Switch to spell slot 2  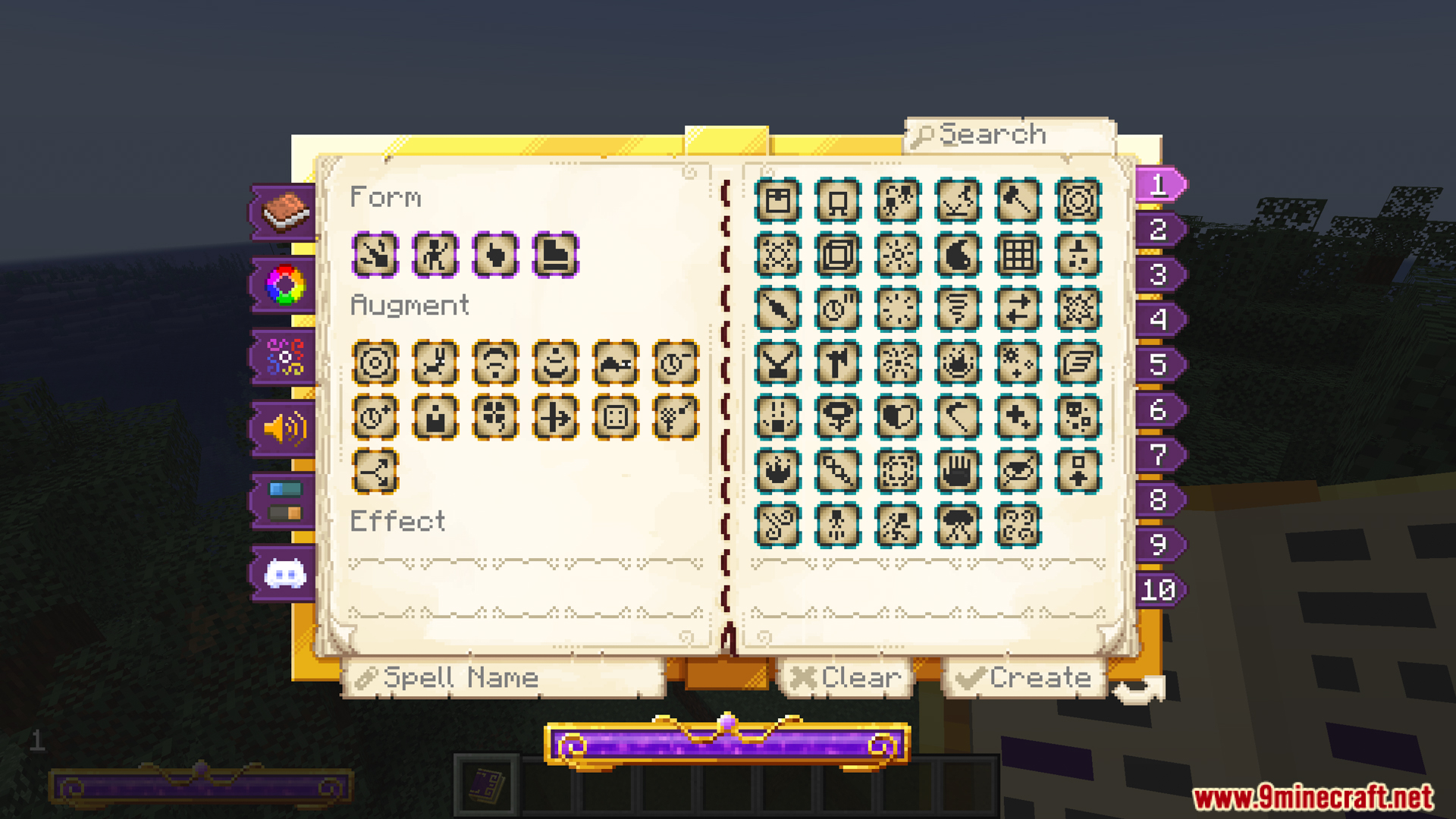tap(1156, 231)
